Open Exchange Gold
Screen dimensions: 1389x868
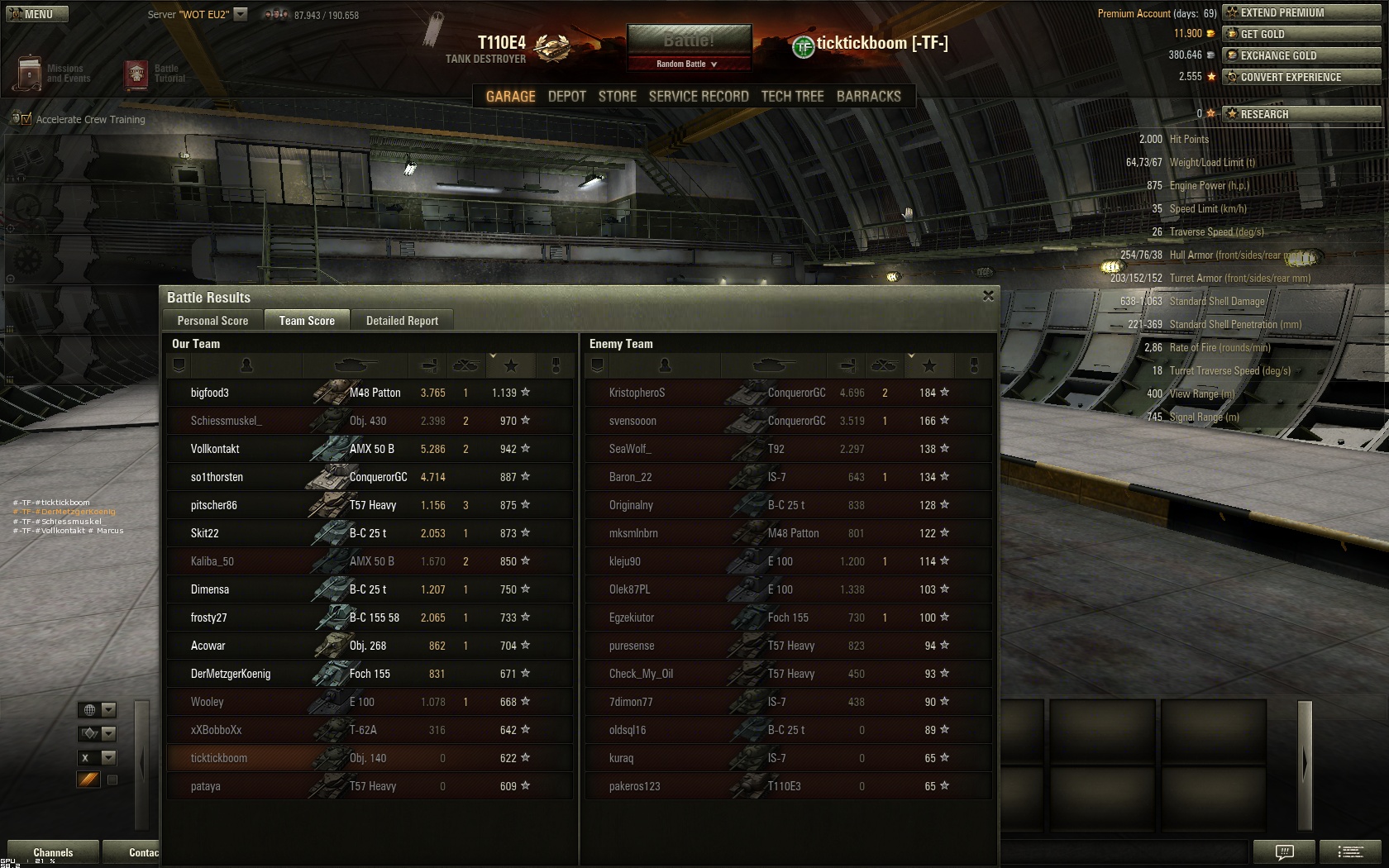coord(1301,55)
